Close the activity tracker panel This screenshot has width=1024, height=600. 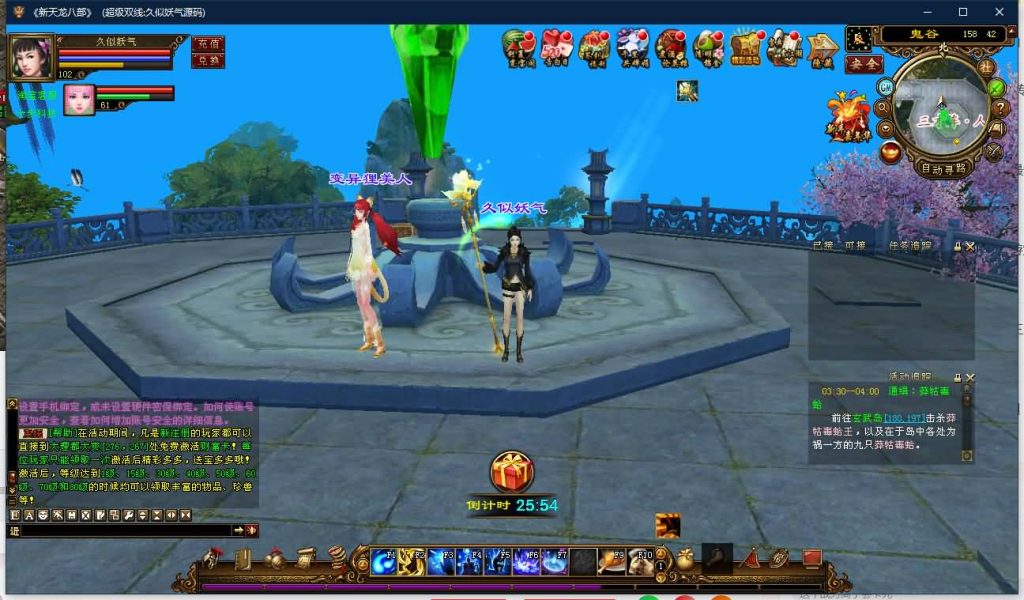pos(970,378)
